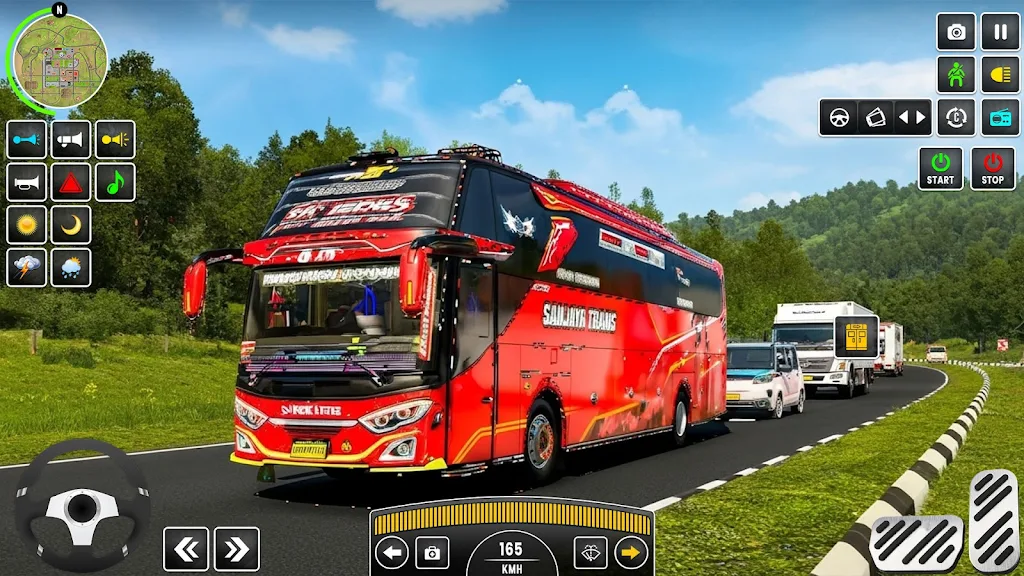Open the teal radio
The image size is (1024, 576).
click(1000, 117)
